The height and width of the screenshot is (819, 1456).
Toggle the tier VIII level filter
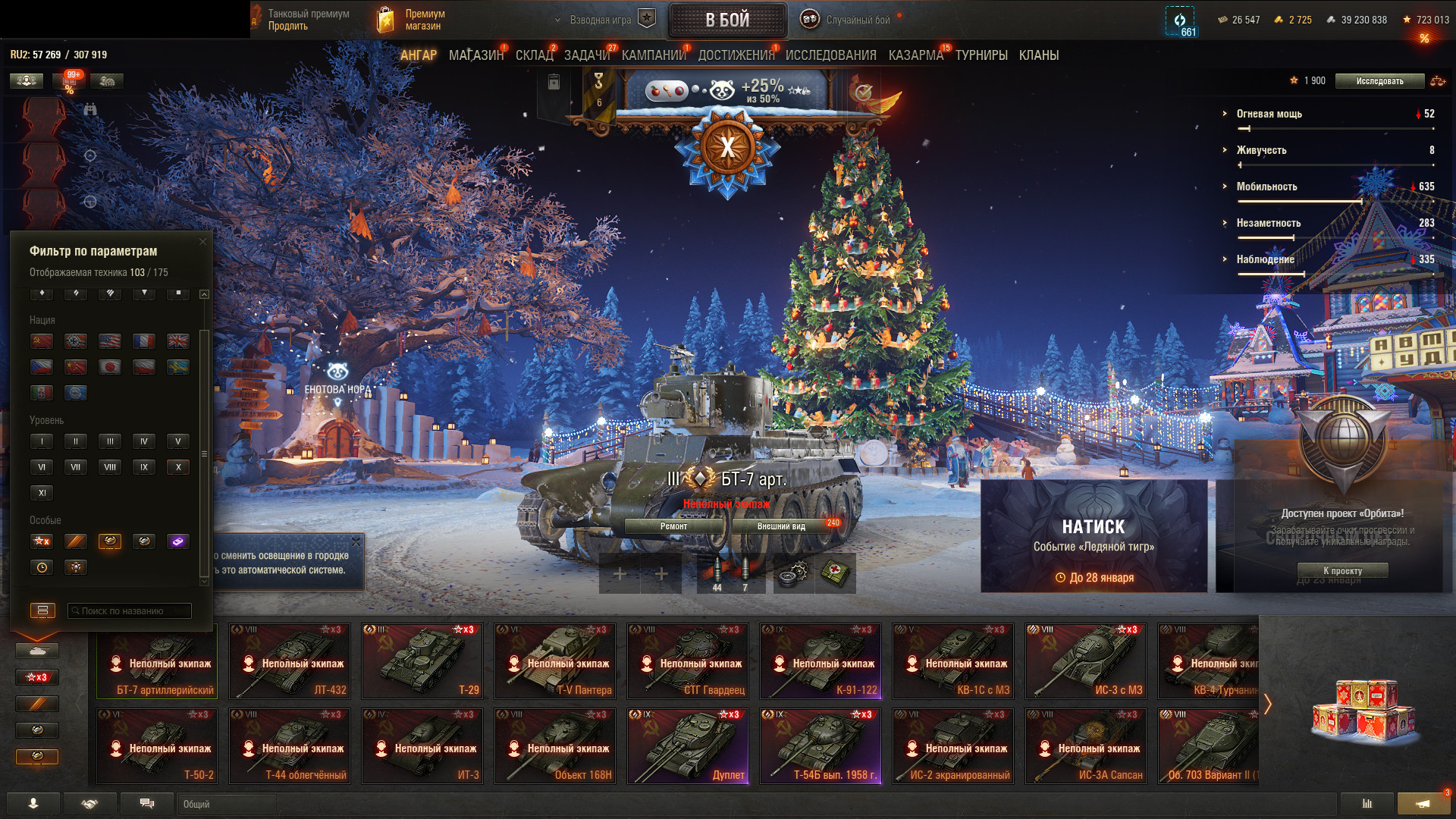point(110,467)
